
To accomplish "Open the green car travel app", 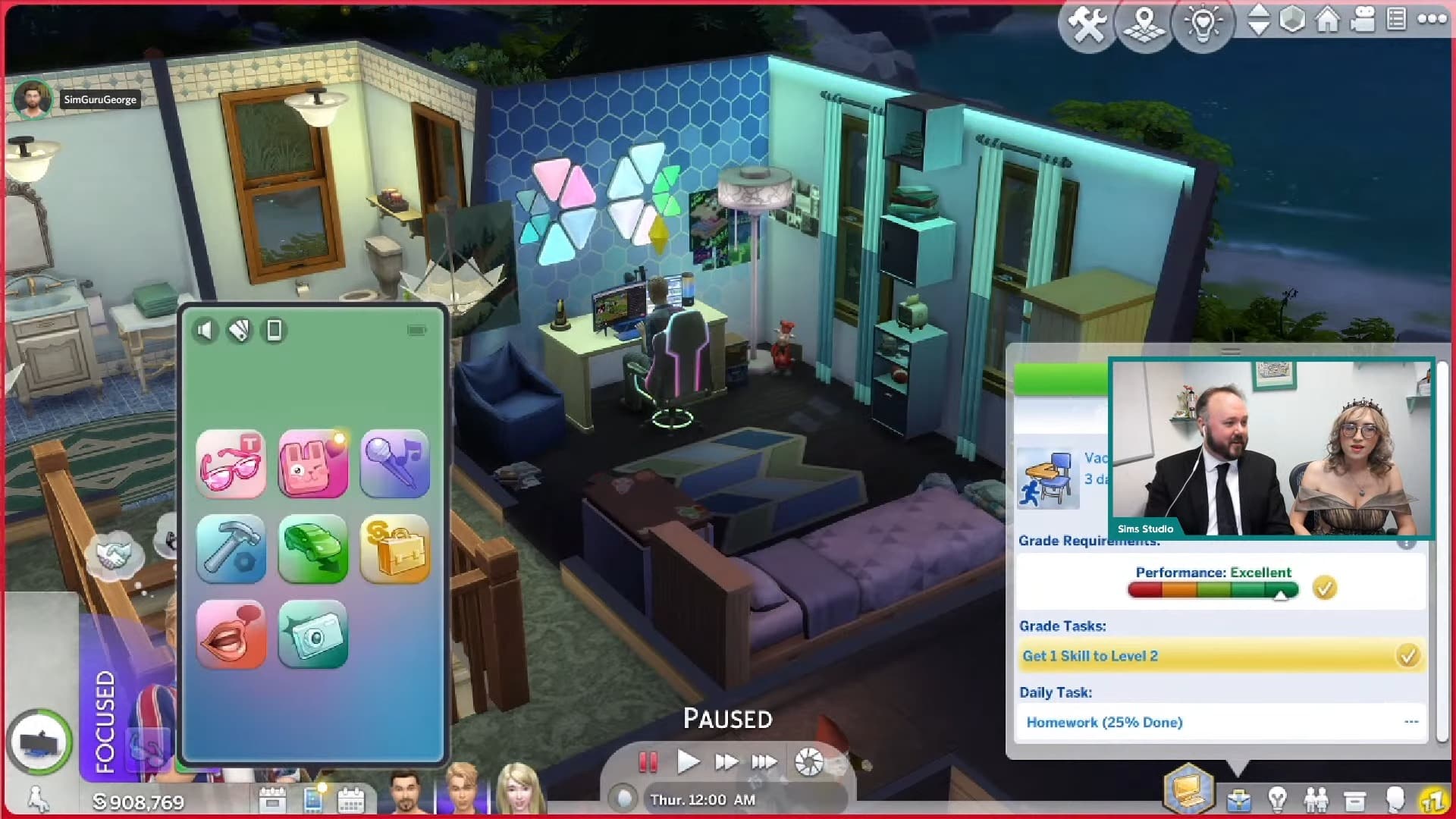I will pos(313,548).
